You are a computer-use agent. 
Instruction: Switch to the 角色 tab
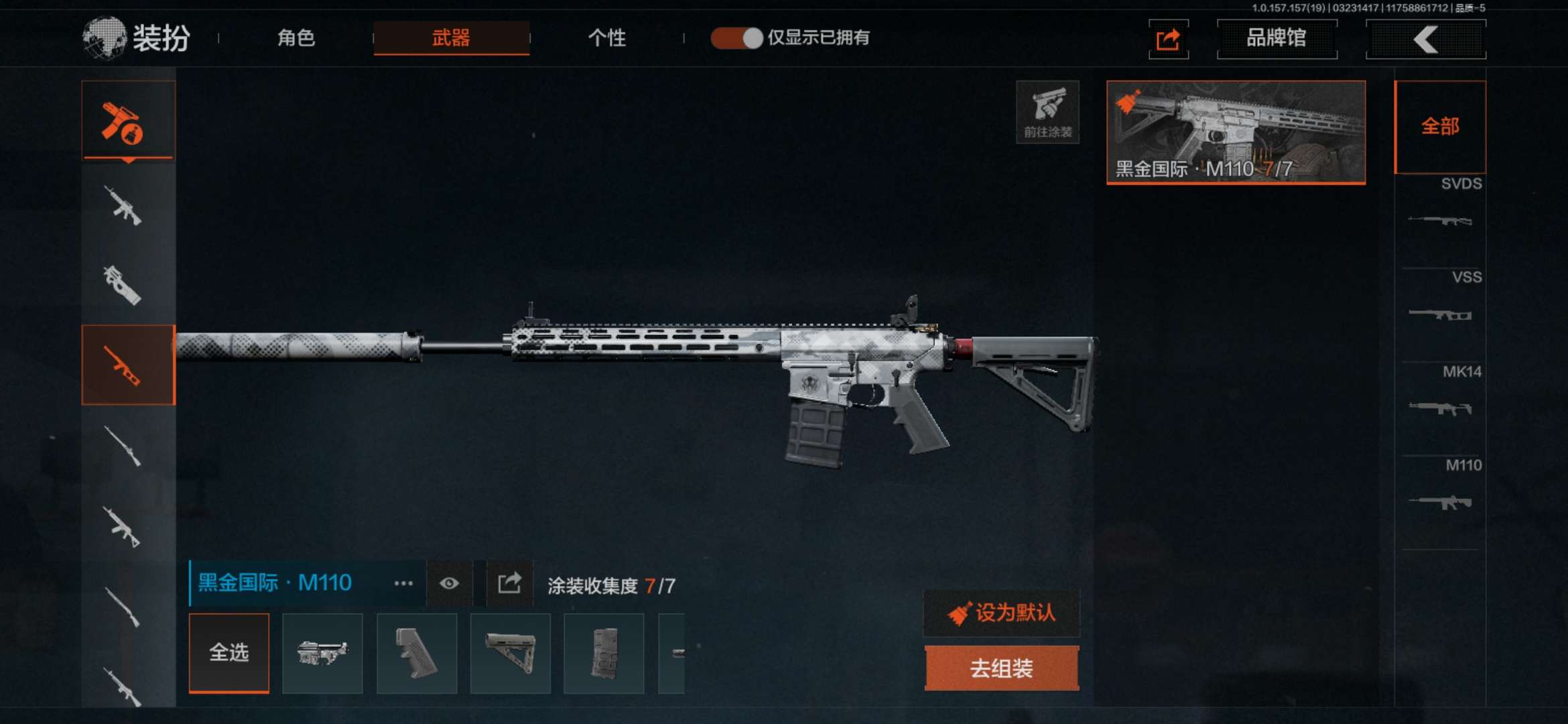296,38
